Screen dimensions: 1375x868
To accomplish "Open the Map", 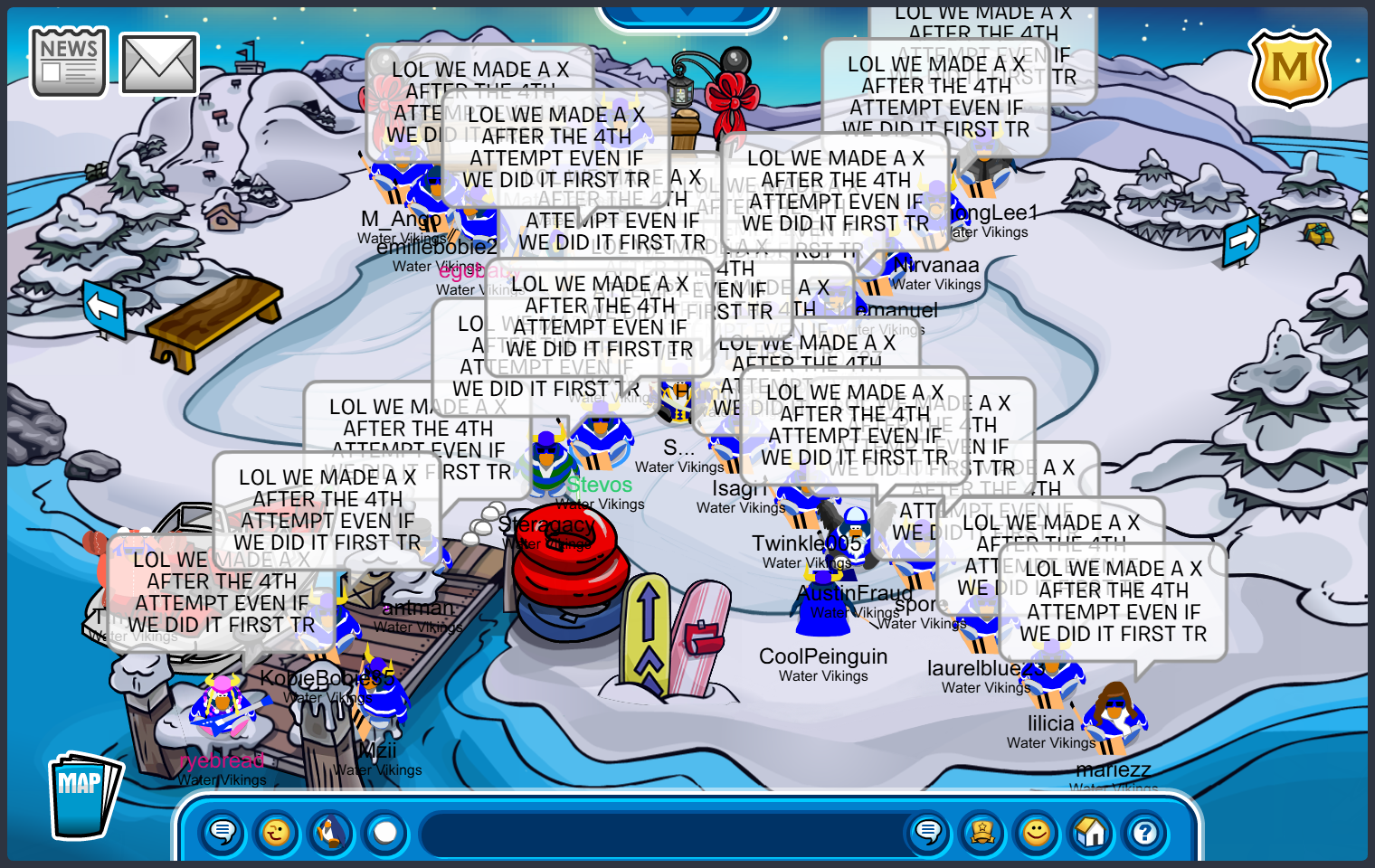I will 82,796.
